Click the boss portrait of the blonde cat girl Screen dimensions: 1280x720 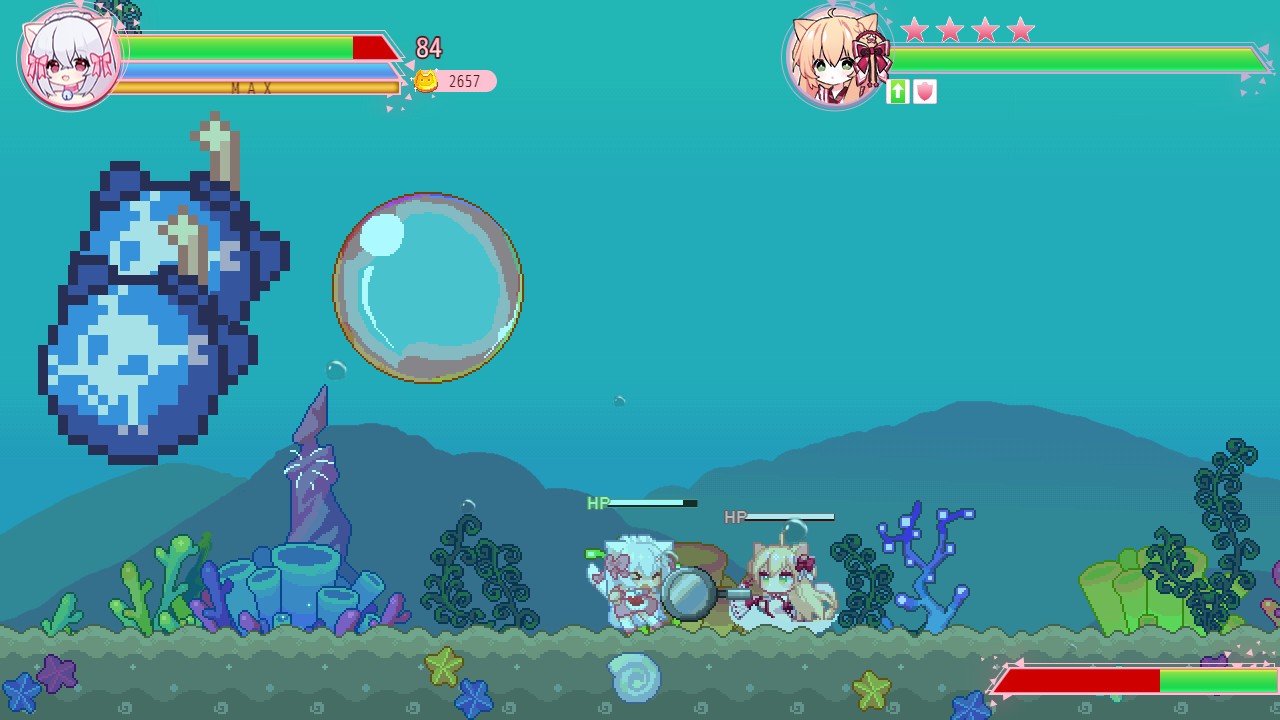point(836,57)
